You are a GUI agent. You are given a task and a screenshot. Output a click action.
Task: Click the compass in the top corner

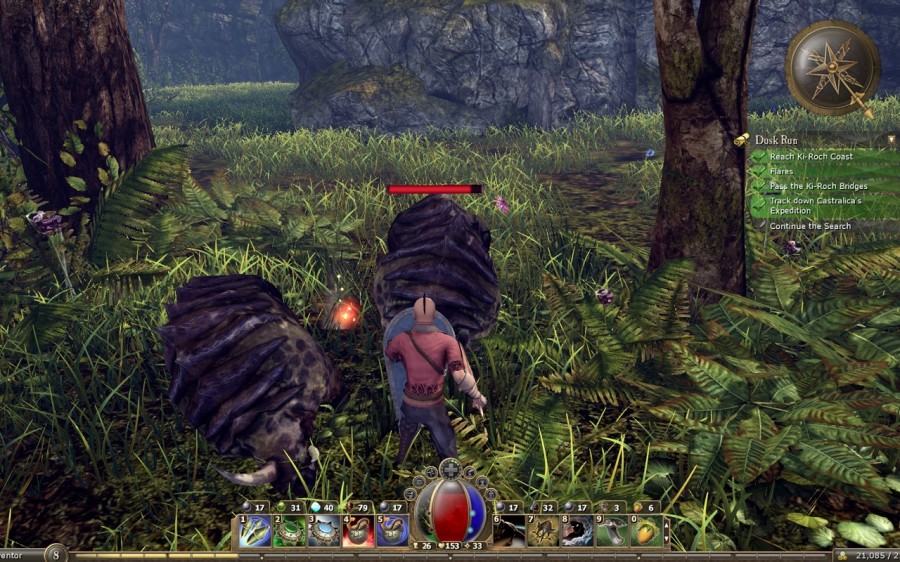click(x=832, y=67)
